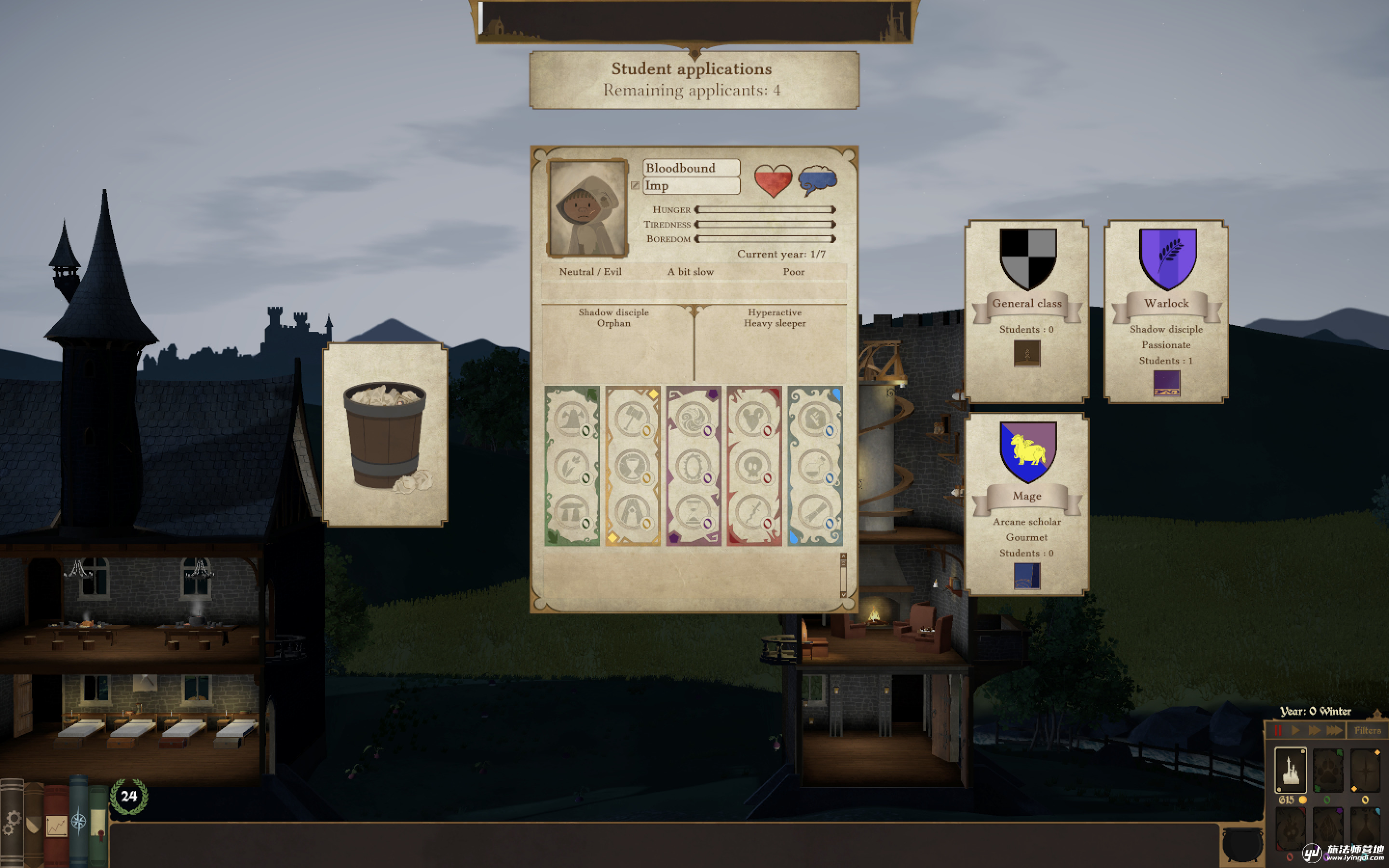The image size is (1389, 868).
Task: Assign applicant to the Mage class
Action: click(1027, 503)
